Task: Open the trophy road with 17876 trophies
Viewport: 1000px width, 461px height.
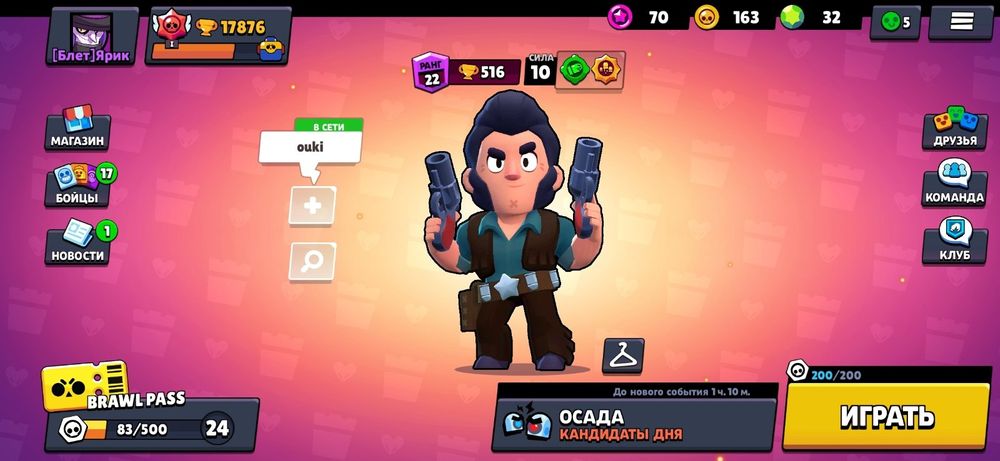Action: (x=218, y=36)
